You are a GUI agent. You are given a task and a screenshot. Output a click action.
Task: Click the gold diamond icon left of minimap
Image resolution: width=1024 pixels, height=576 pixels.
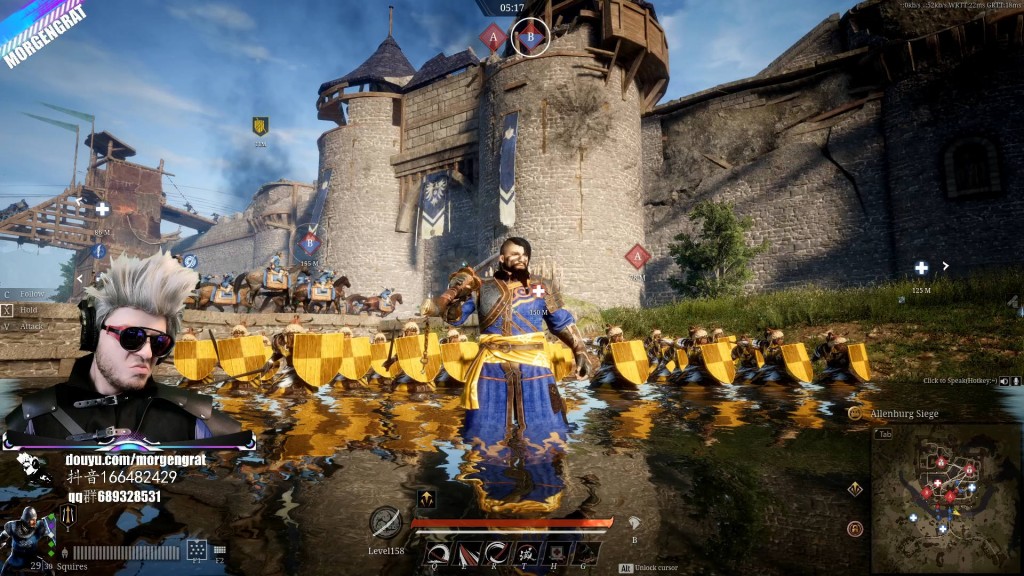(855, 489)
